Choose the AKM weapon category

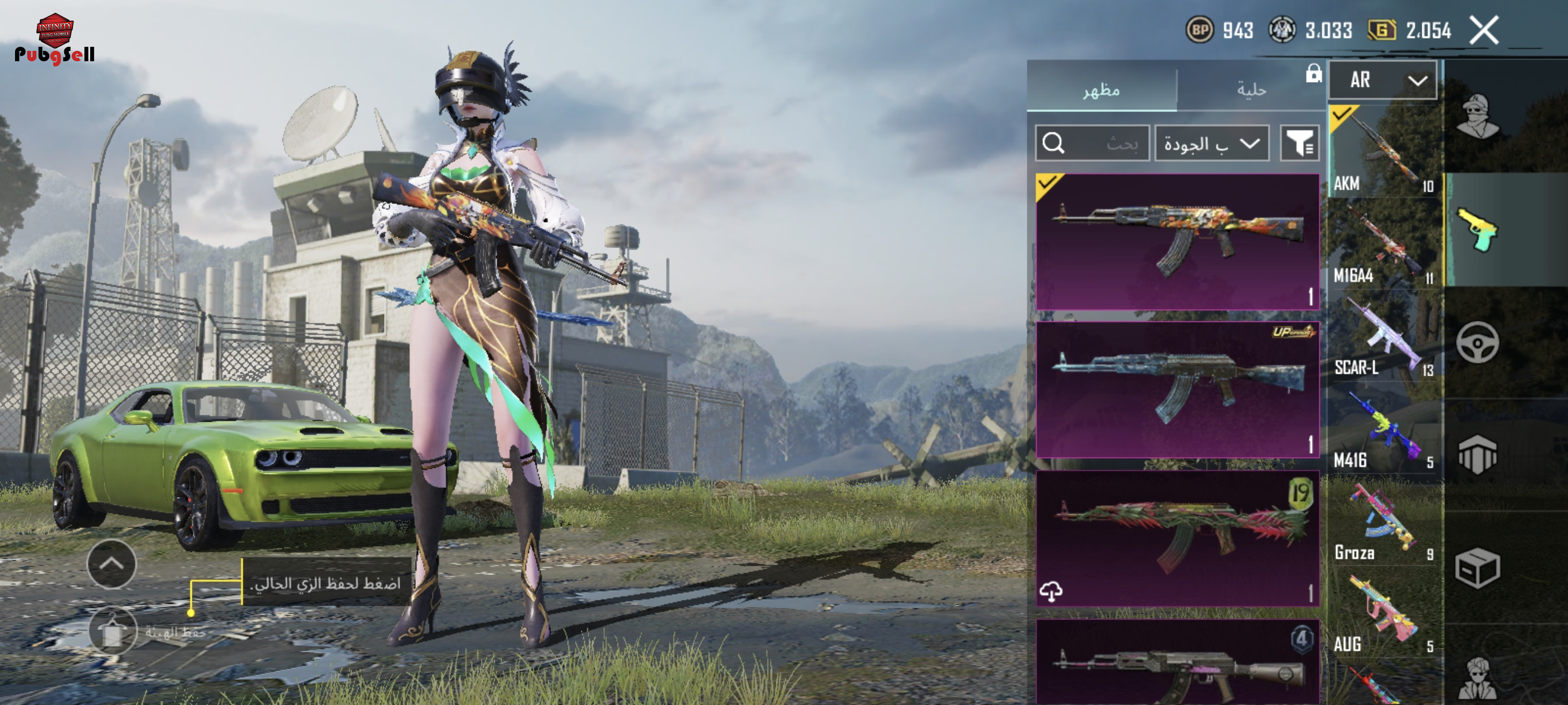point(1383,151)
